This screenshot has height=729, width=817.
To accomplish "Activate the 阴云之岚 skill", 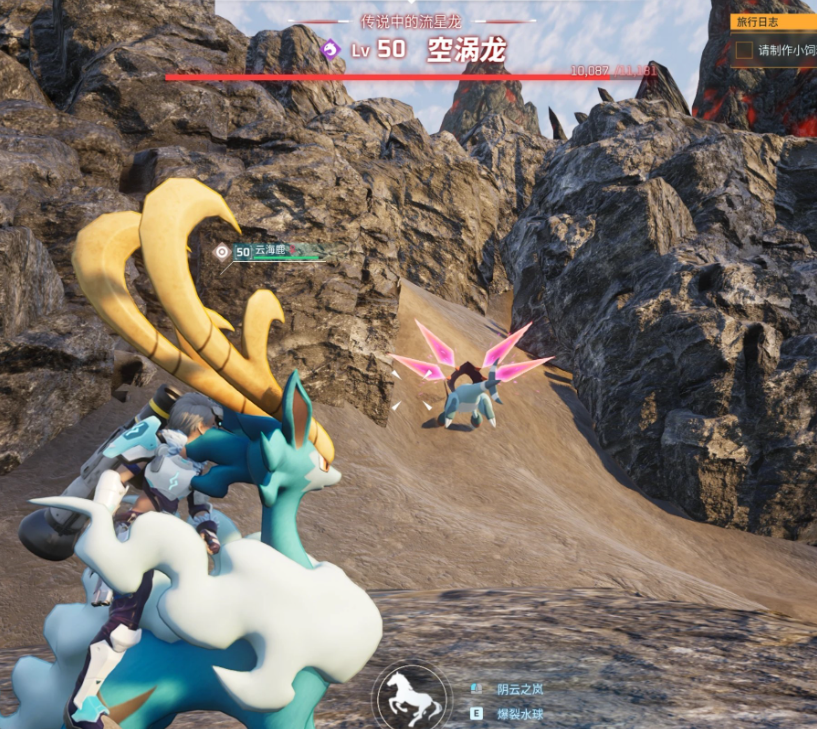I will [520, 689].
